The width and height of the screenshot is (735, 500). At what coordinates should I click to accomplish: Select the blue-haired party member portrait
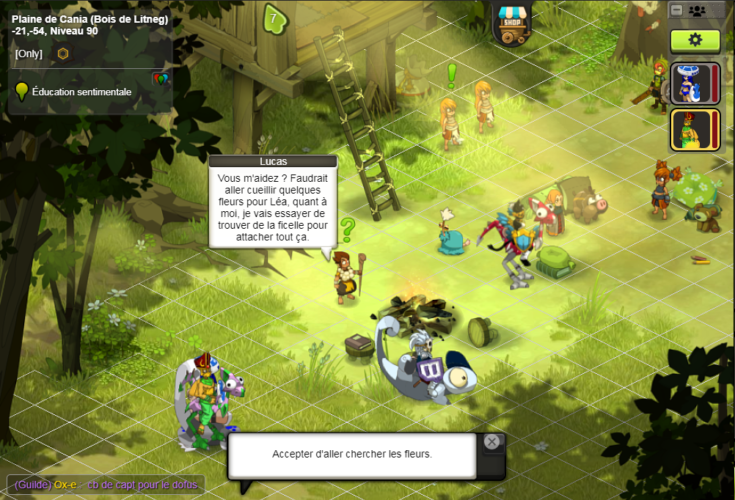click(690, 83)
